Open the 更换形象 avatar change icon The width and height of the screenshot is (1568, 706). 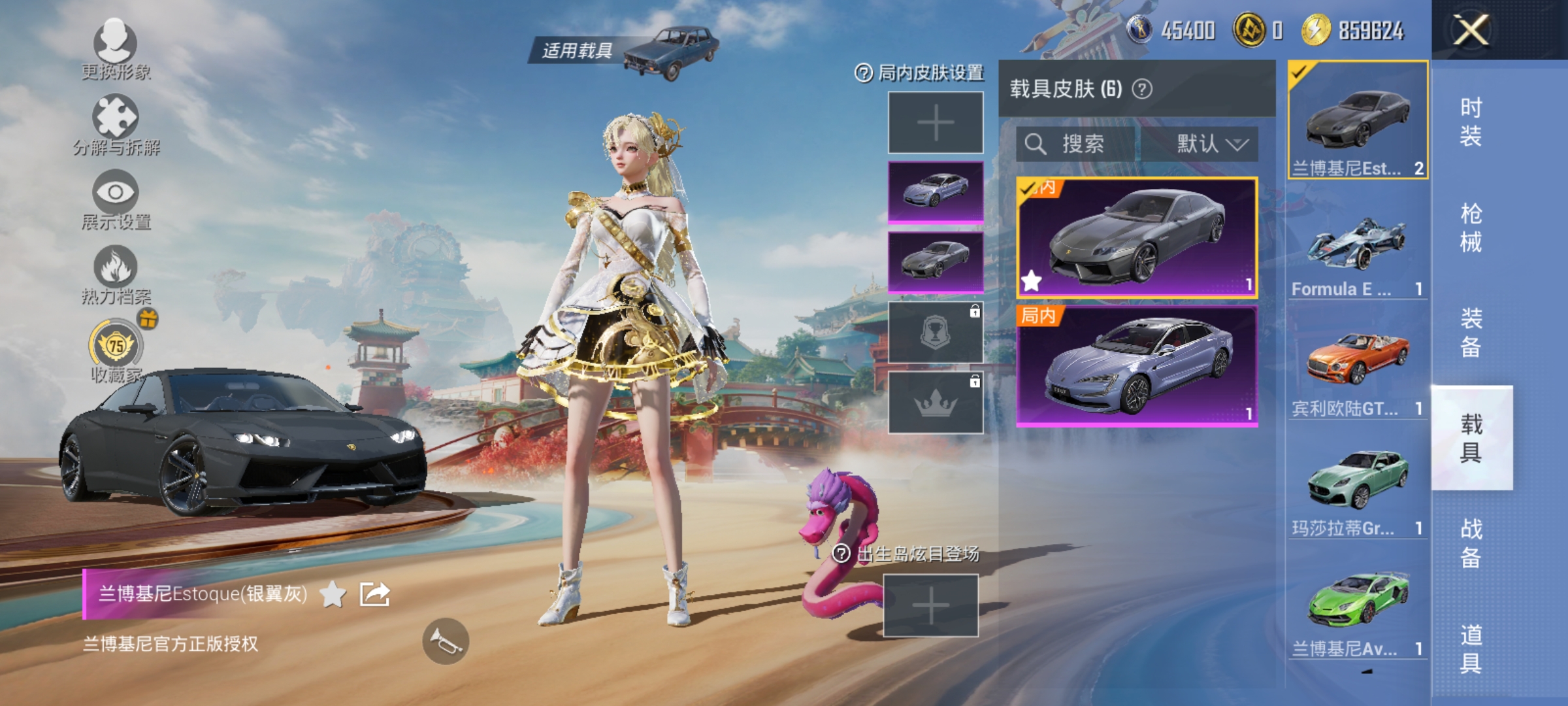pyautogui.click(x=115, y=41)
